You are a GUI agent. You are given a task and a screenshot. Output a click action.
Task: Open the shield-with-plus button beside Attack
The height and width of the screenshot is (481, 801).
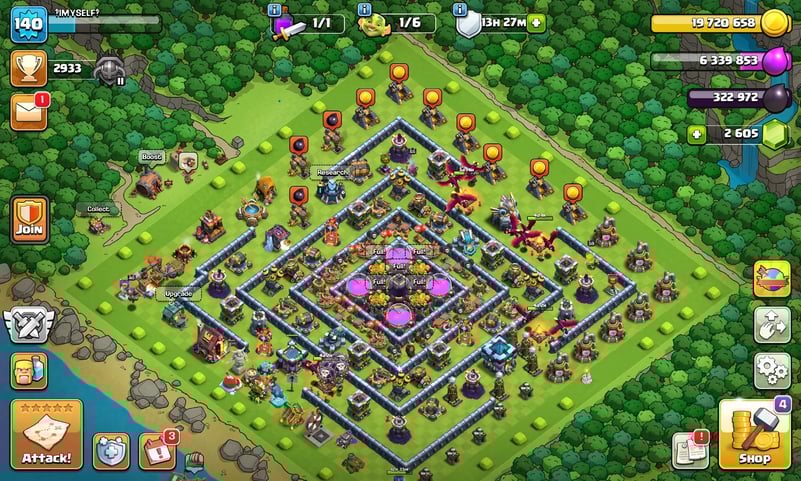[111, 451]
